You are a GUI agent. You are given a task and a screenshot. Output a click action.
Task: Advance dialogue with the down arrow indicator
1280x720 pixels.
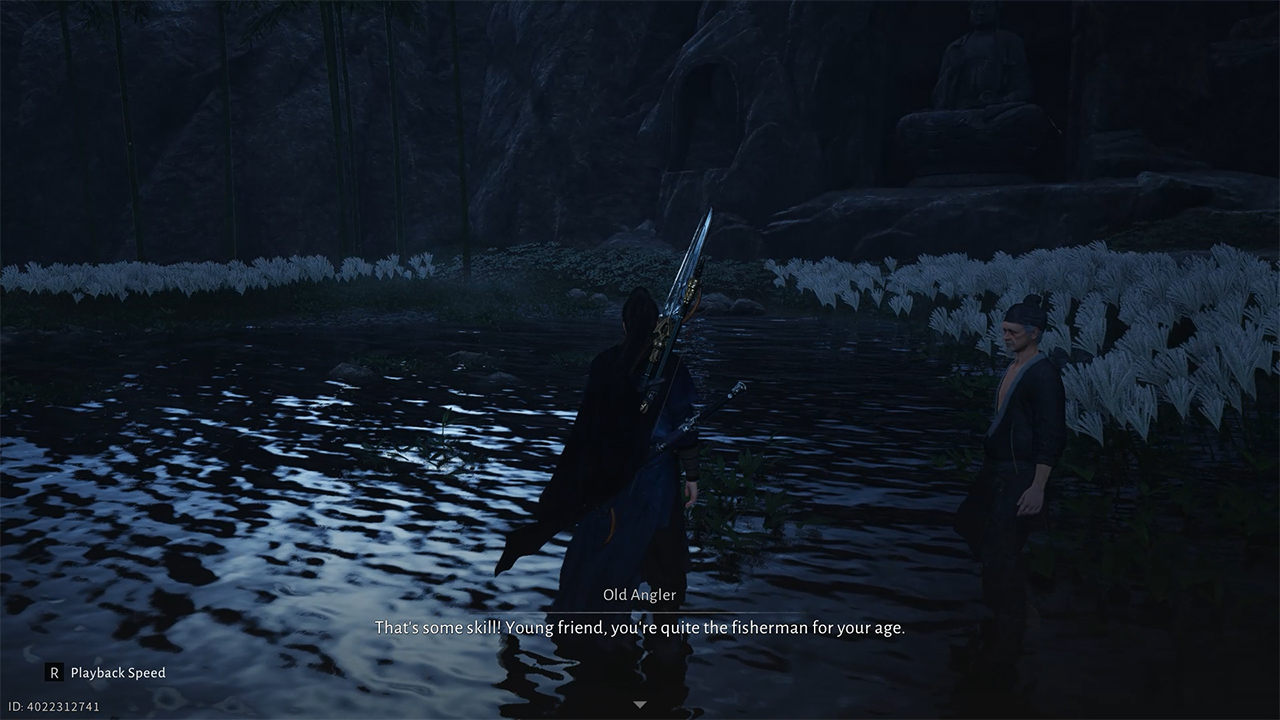[640, 704]
